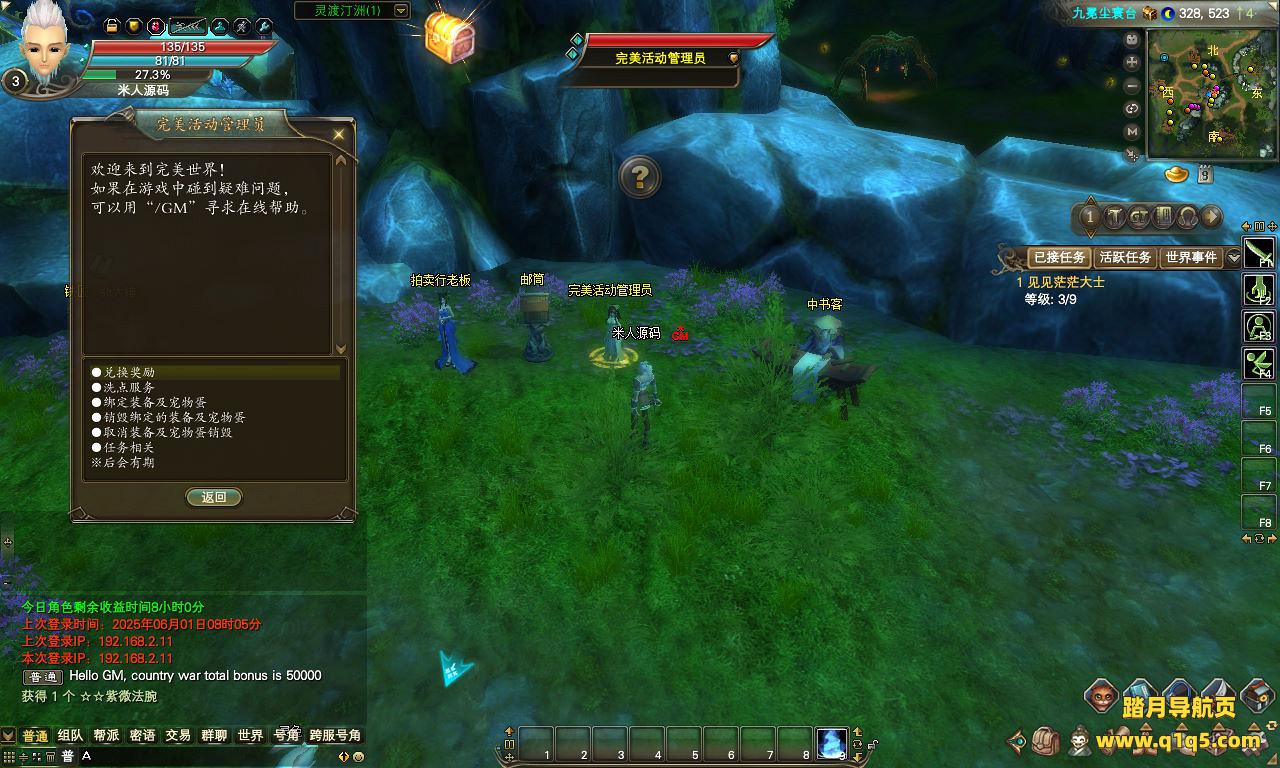Open the 交易 chat channel tab
Screen dimensions: 1280x768
[178, 735]
